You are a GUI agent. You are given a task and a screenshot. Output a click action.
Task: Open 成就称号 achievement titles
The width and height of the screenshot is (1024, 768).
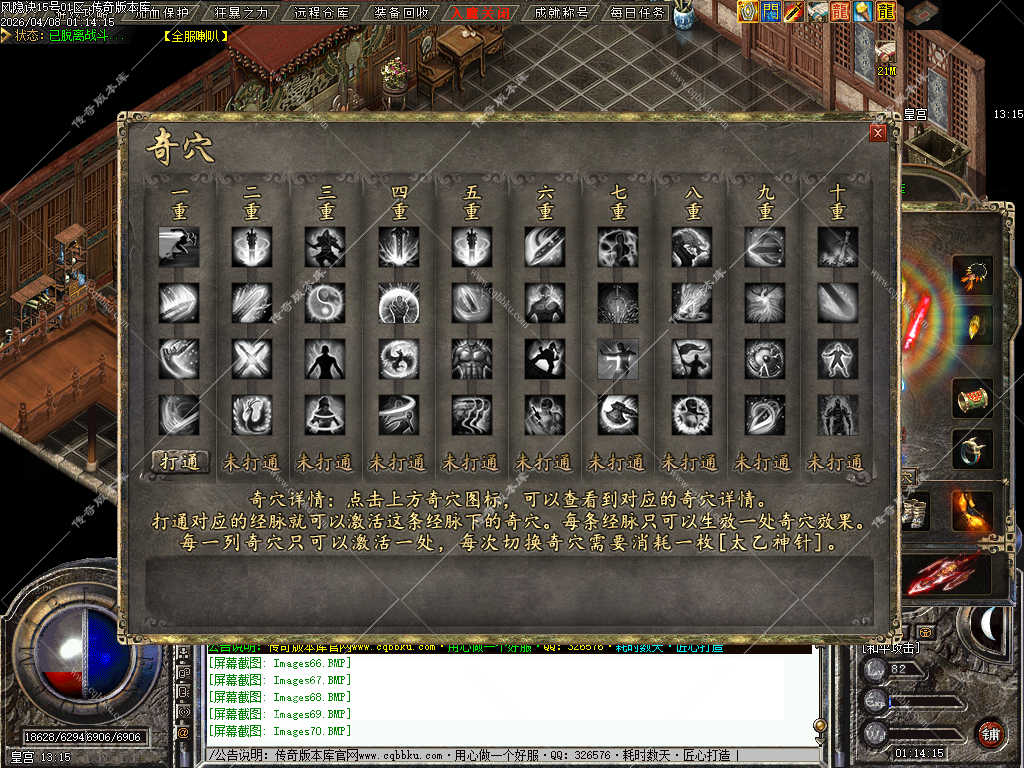[x=561, y=13]
